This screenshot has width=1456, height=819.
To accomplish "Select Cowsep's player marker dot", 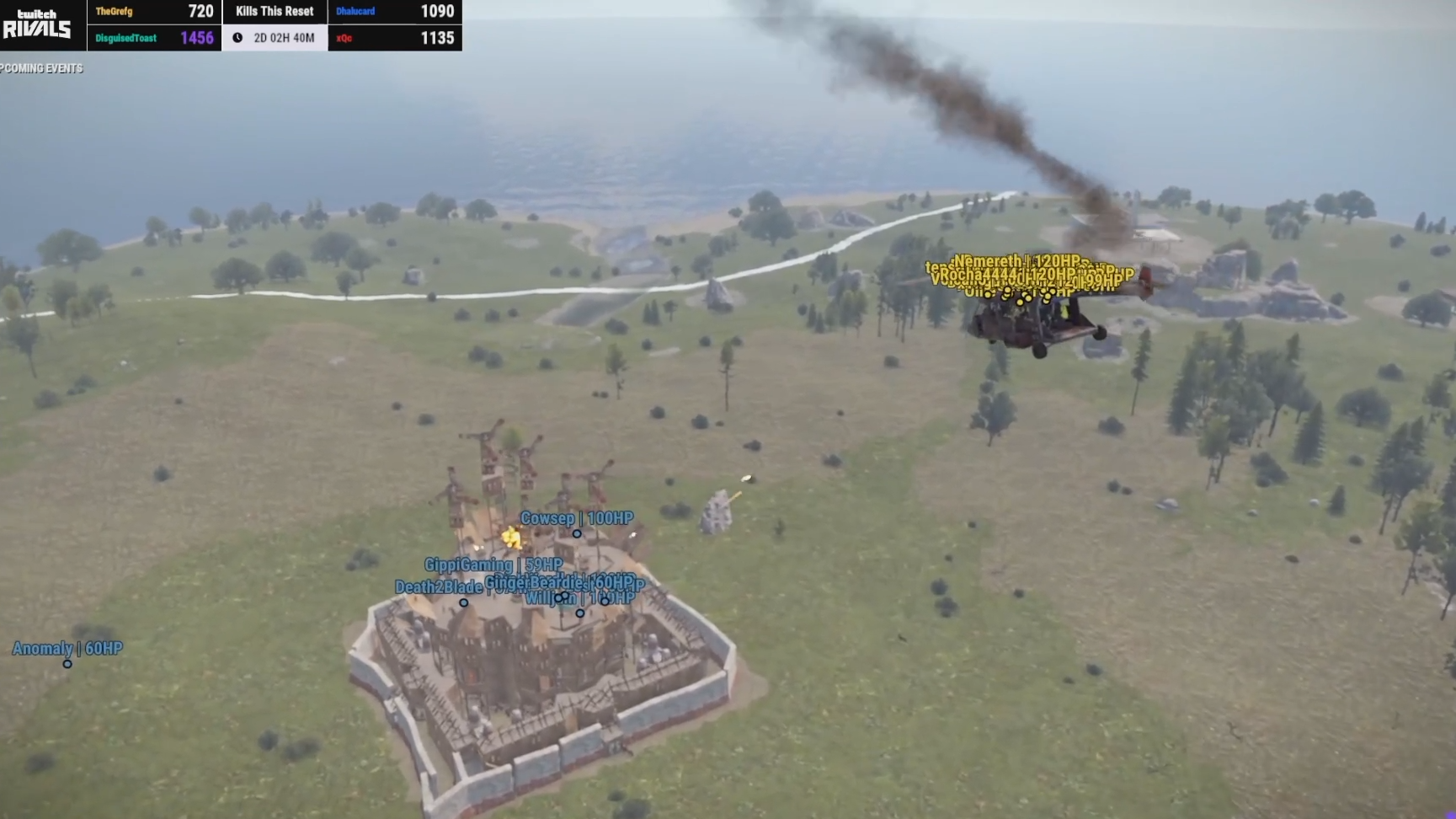I will (x=577, y=534).
